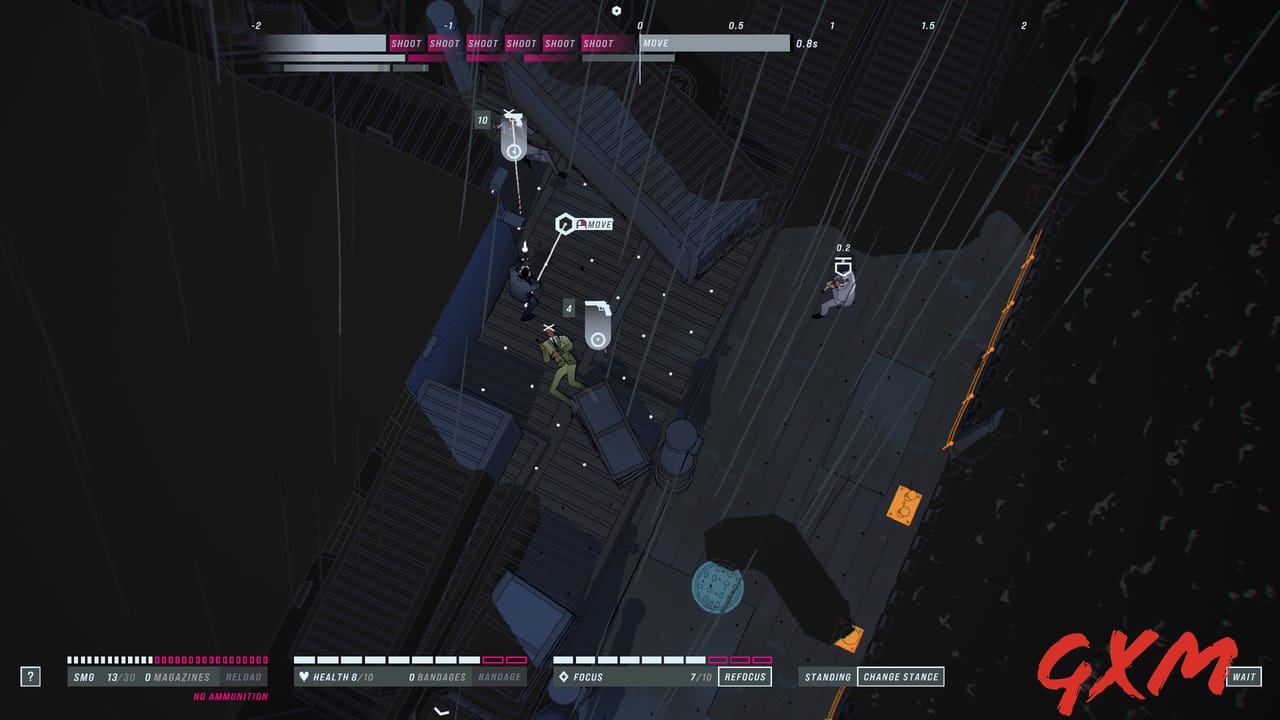
Task: Click the diamond icon beside the Focus label
Action: pos(563,676)
